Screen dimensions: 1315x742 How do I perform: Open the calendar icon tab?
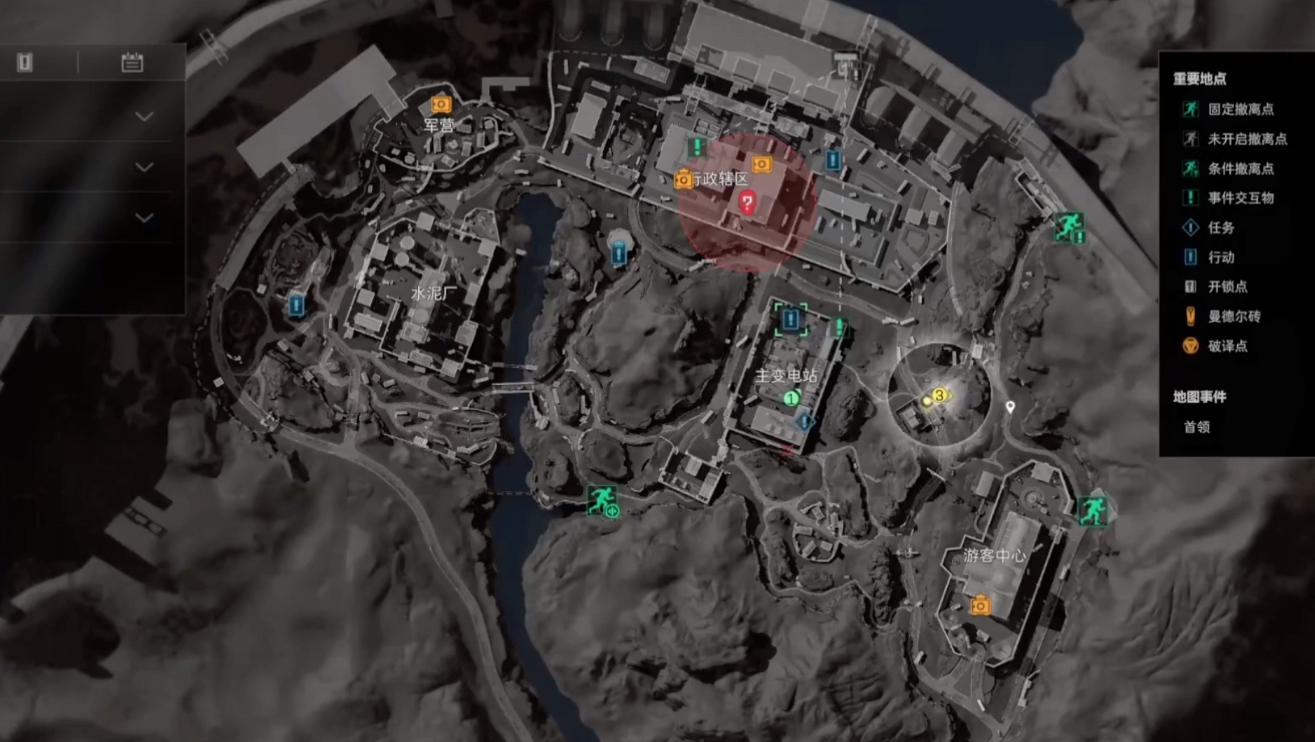tap(132, 62)
